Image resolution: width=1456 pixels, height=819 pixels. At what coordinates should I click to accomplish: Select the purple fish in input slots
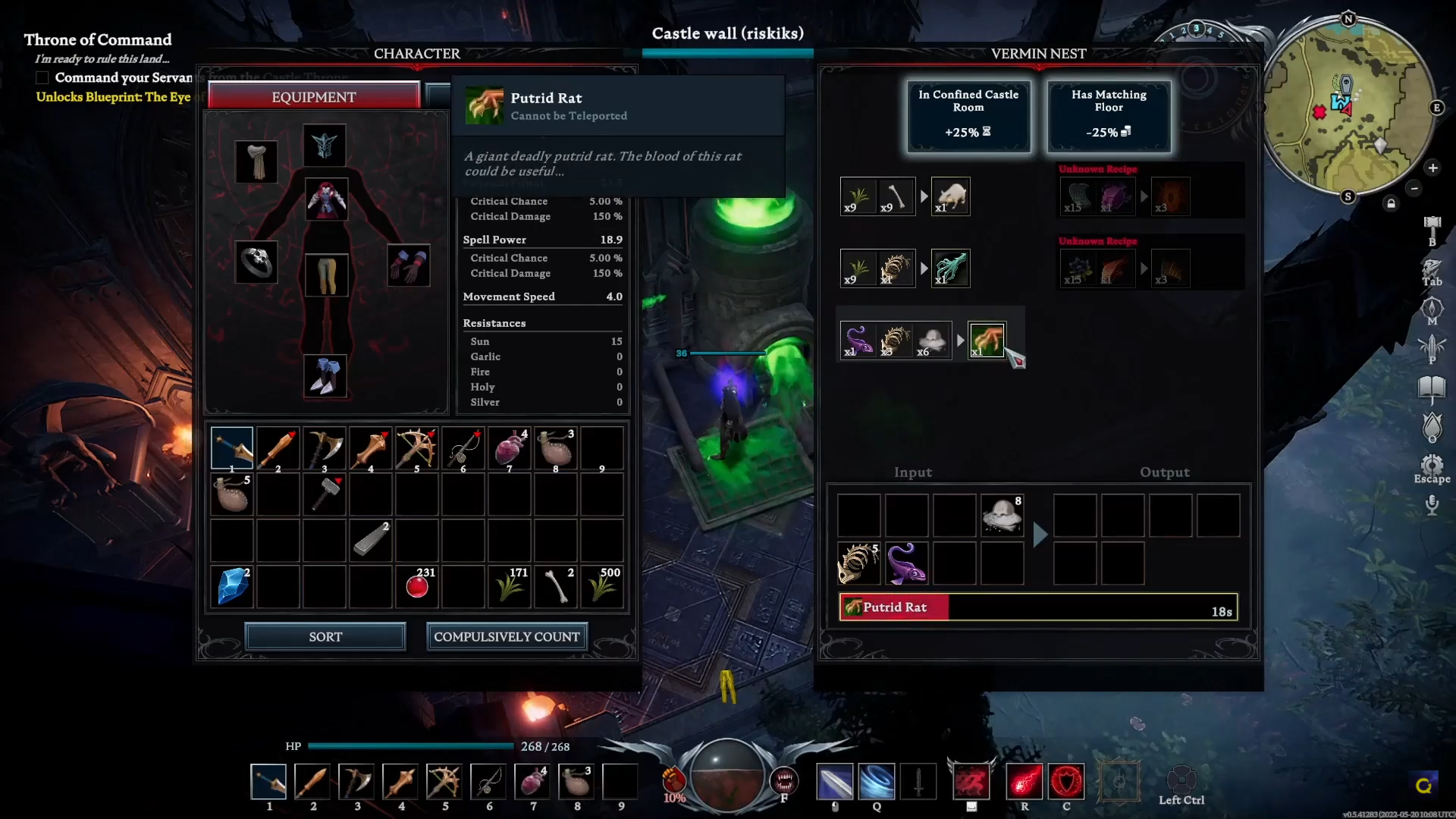point(906,563)
